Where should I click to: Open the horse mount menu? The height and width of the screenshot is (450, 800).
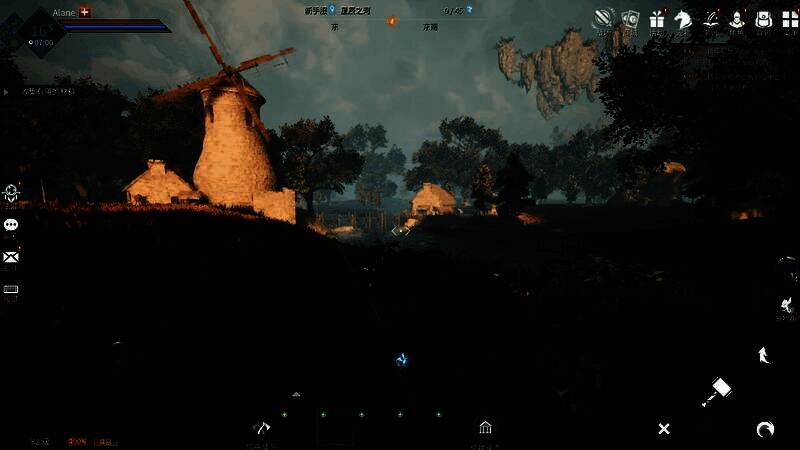click(x=684, y=19)
